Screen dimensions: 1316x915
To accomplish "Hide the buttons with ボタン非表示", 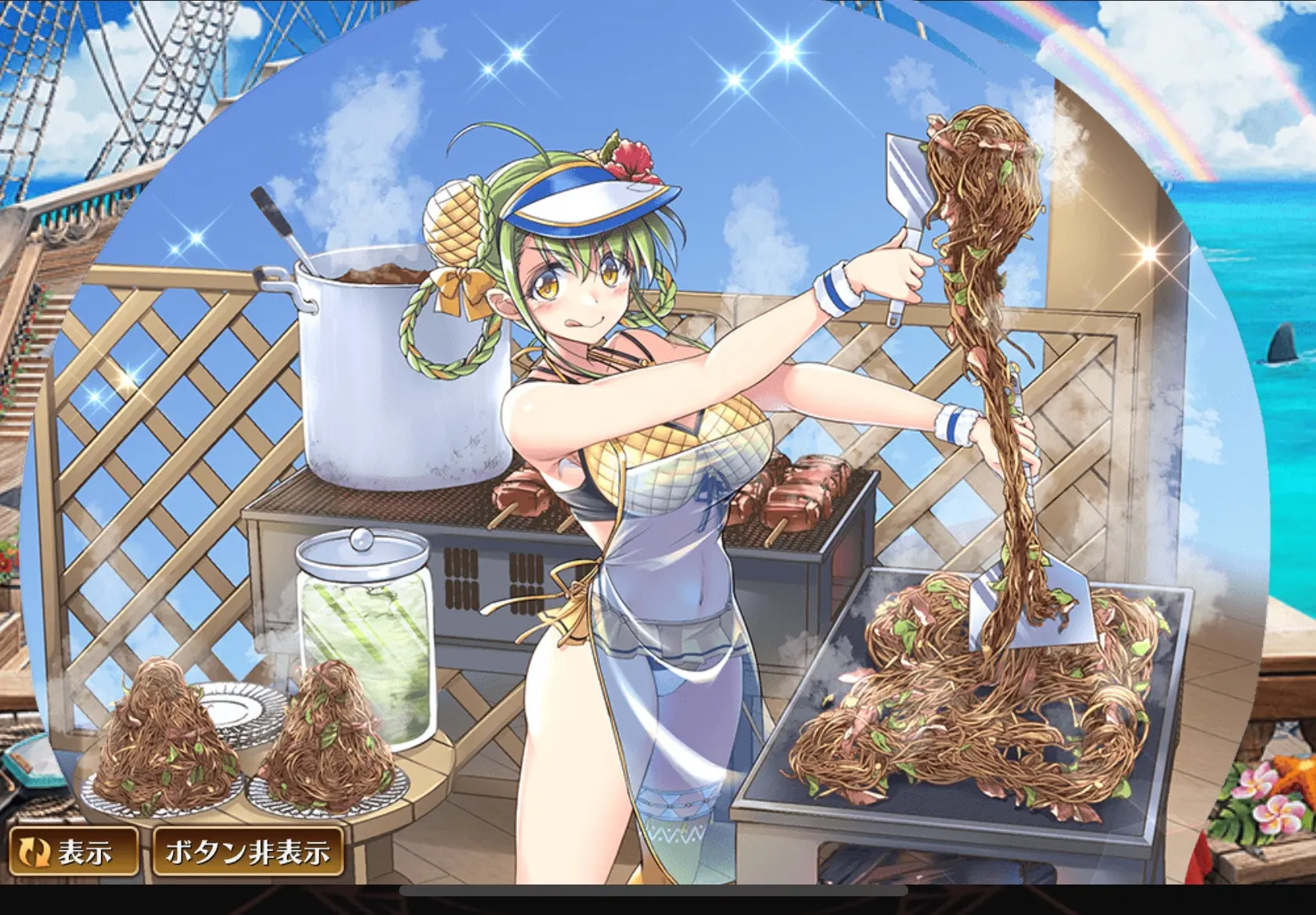I will [x=247, y=852].
